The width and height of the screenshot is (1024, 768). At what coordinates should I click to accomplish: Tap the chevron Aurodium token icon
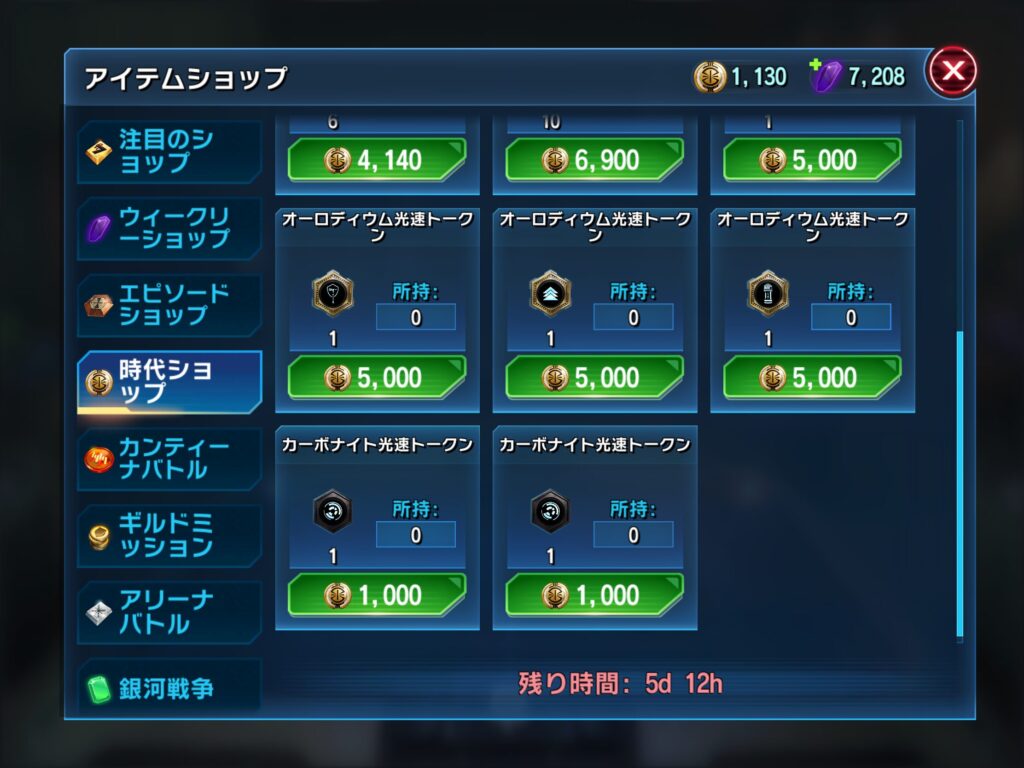tap(550, 294)
